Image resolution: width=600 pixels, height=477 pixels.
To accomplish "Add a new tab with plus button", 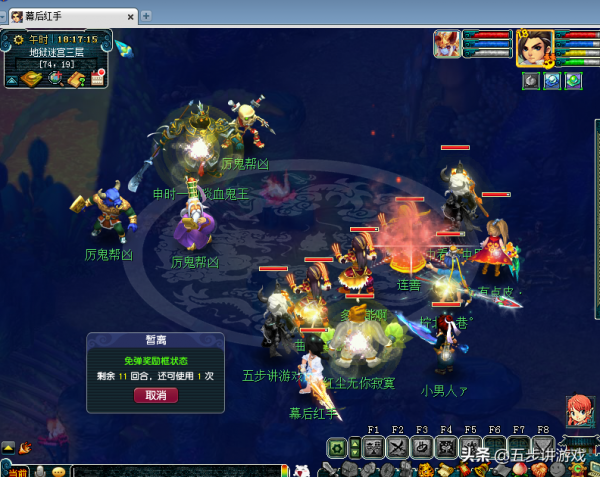I will click(147, 16).
